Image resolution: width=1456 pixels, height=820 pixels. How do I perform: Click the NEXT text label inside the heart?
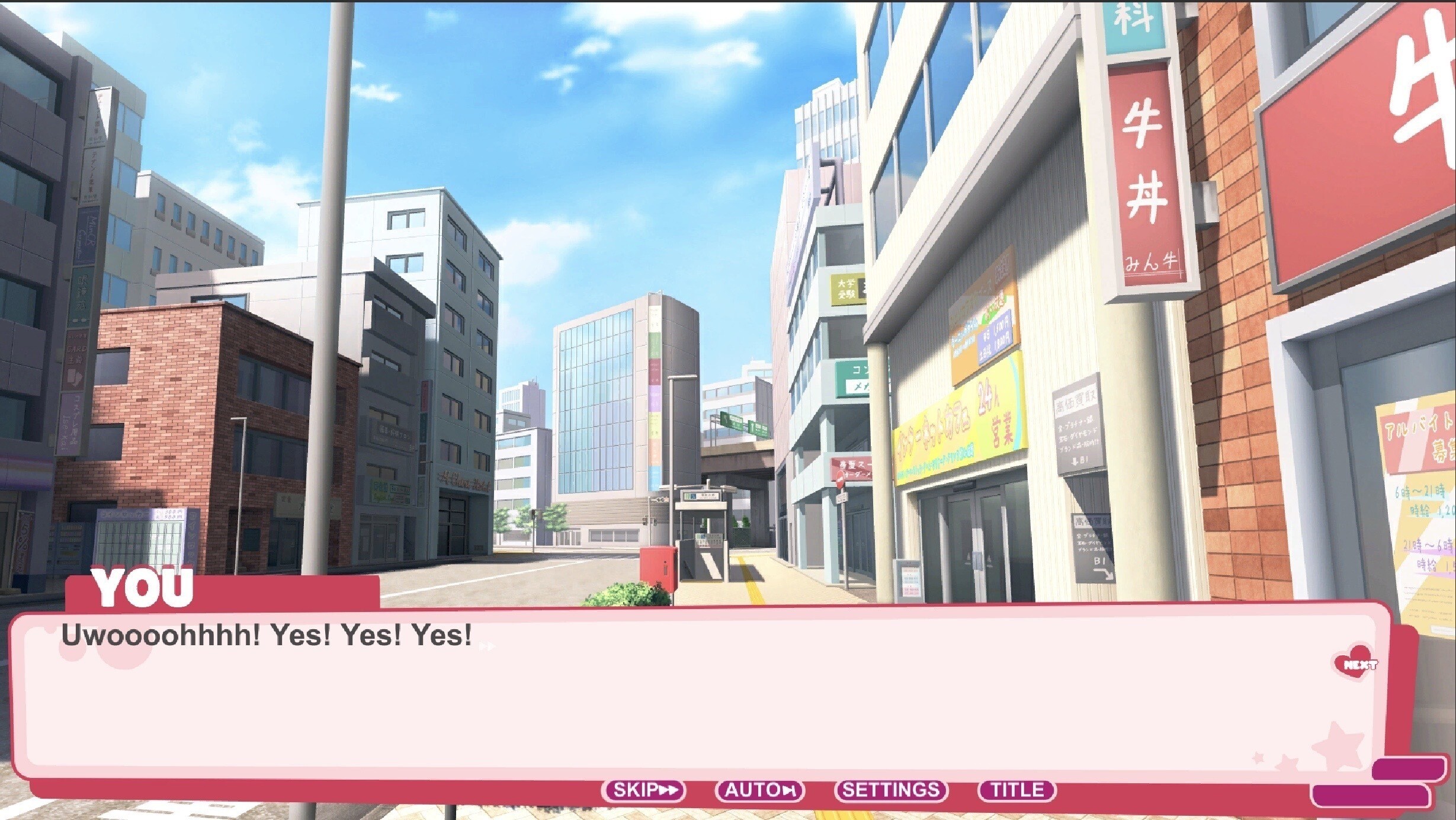[x=1361, y=664]
